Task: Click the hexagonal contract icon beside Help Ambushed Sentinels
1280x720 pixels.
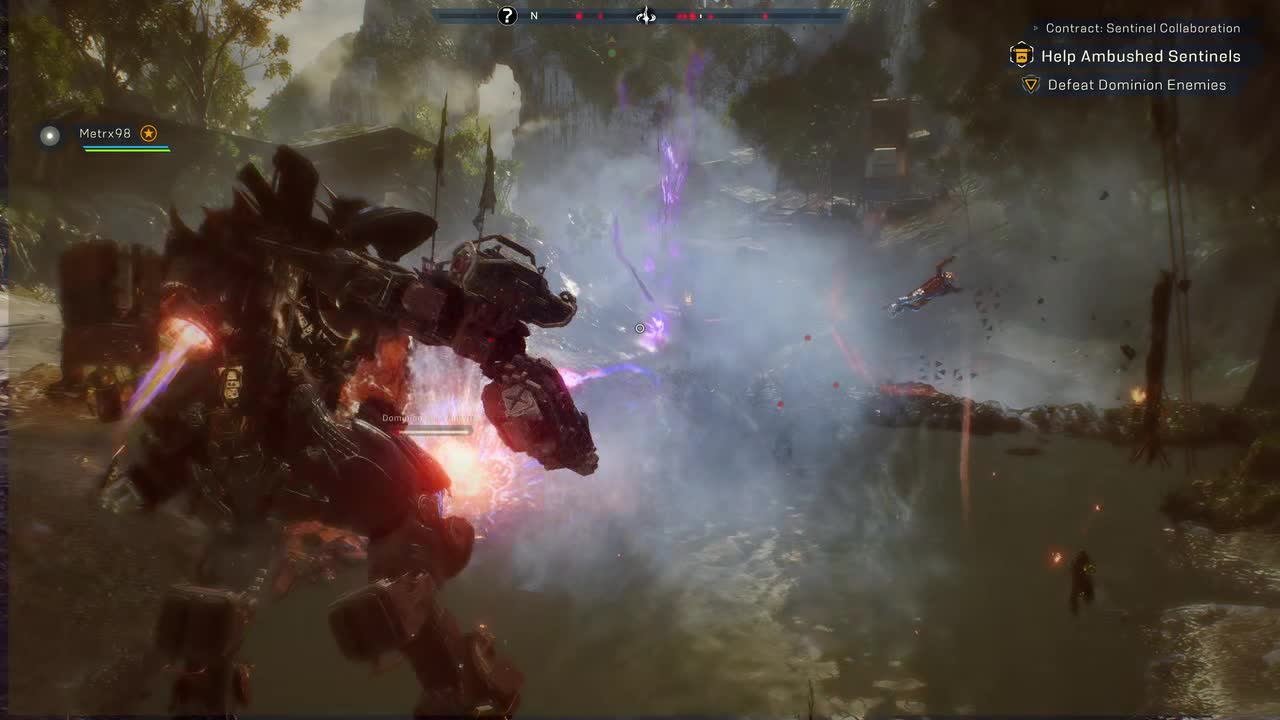Action: point(1020,56)
